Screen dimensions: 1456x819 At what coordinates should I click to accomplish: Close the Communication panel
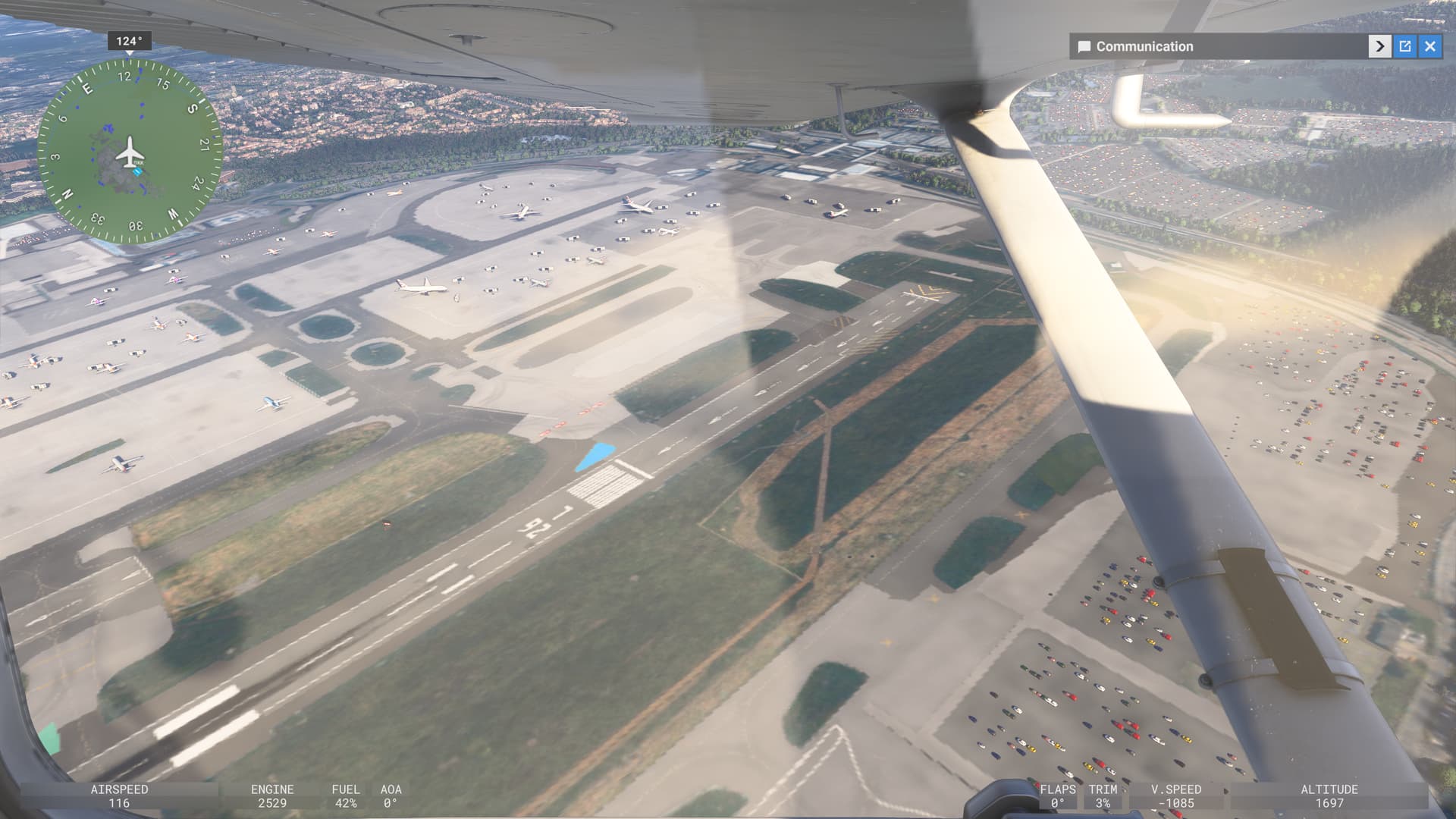[1430, 46]
